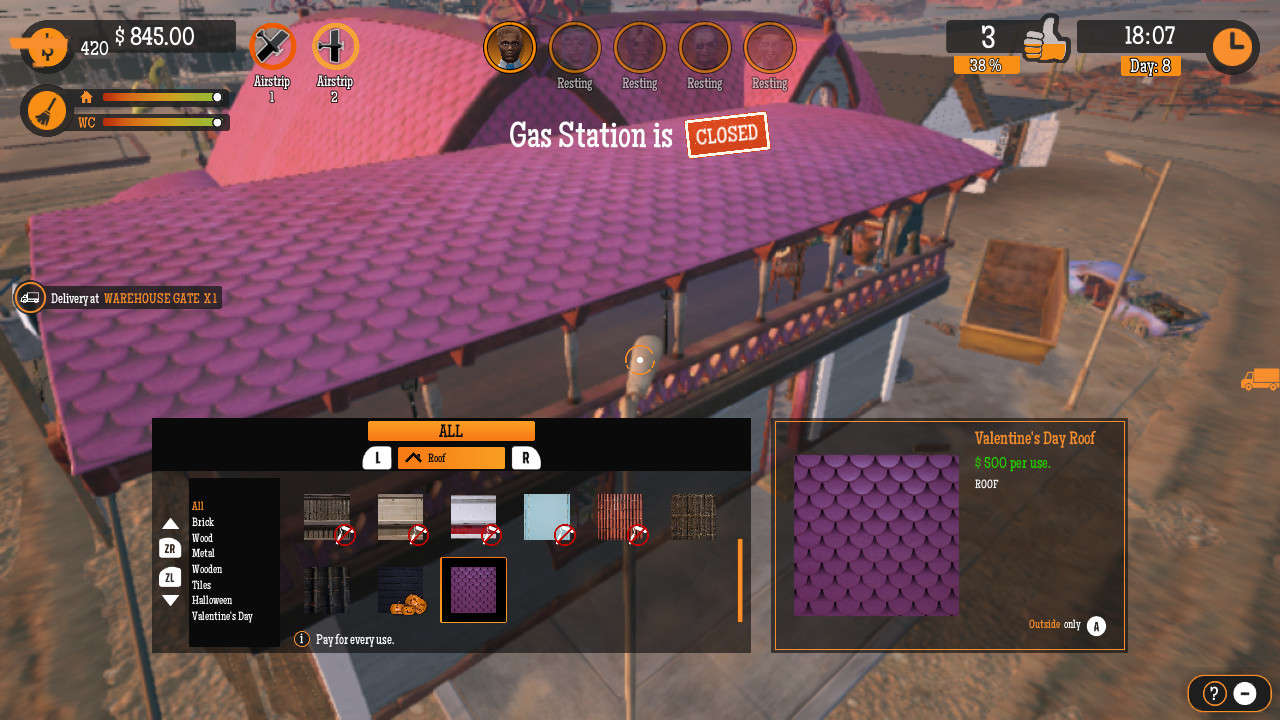The width and height of the screenshot is (1280, 720).
Task: Select the Airstrip 1 plane icon
Action: [272, 47]
